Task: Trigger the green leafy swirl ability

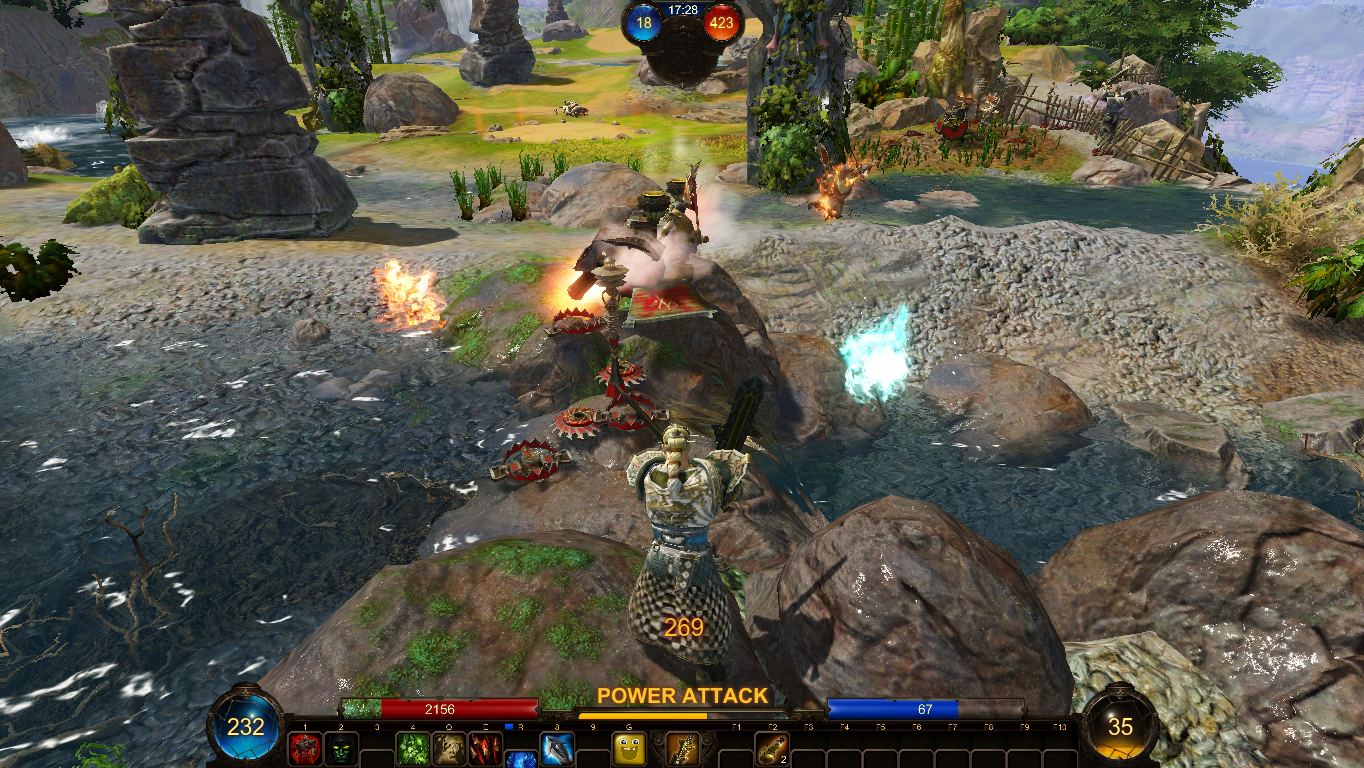Action: point(413,749)
